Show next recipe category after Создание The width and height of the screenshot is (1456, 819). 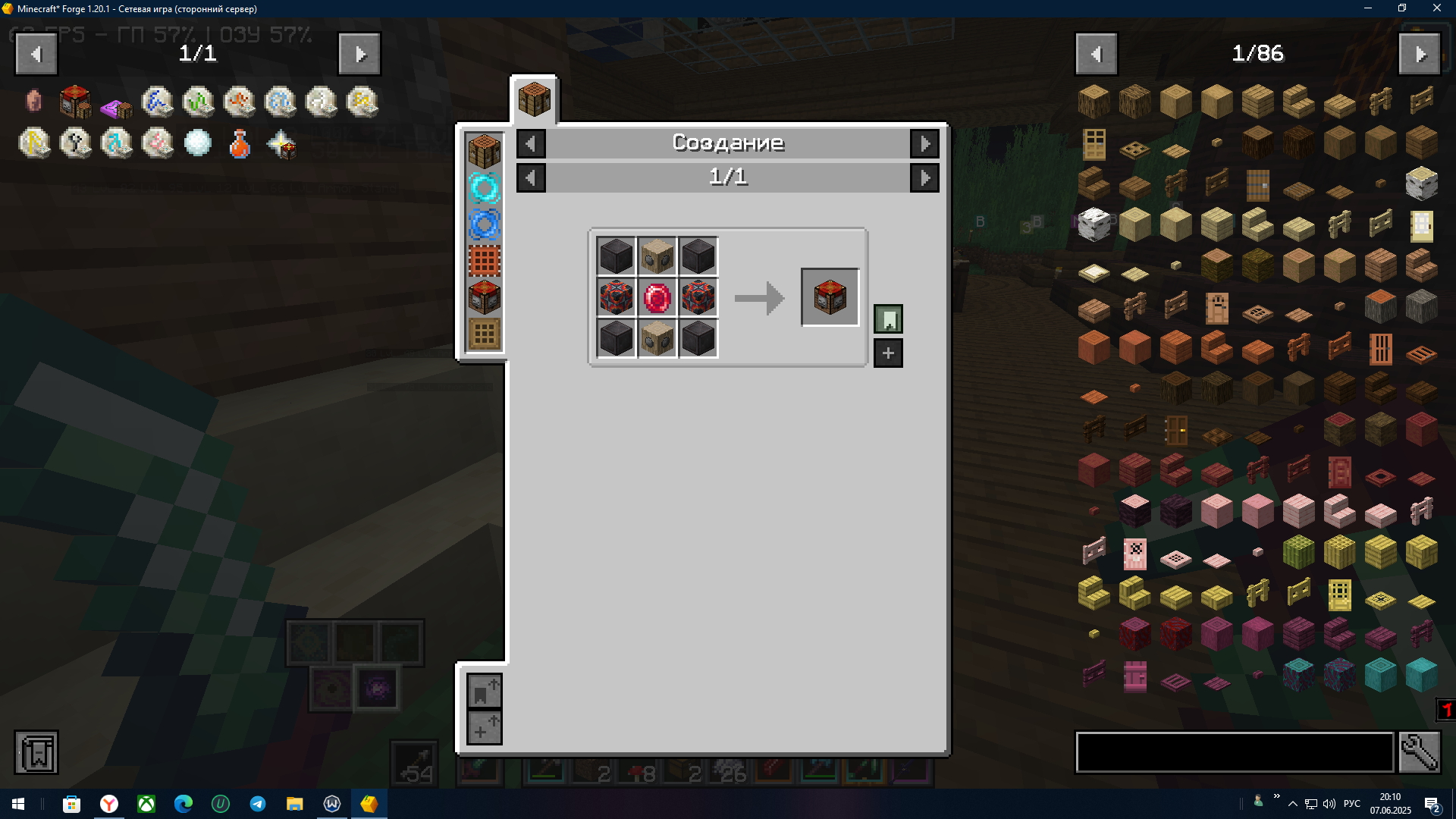(924, 143)
